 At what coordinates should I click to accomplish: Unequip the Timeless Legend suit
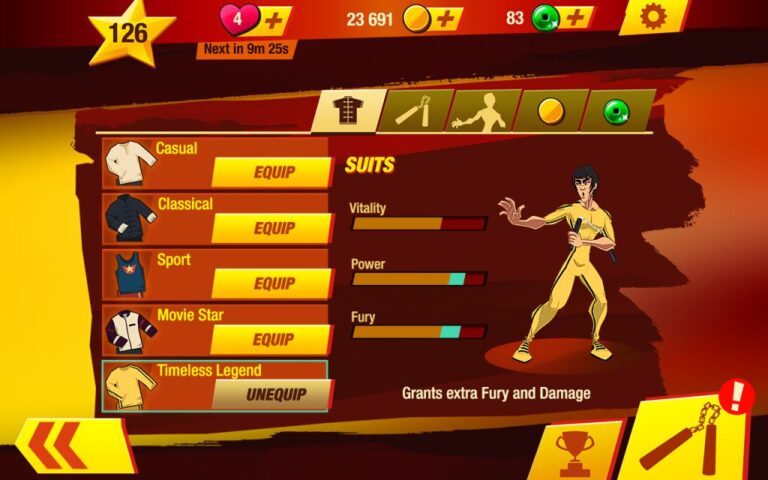point(274,395)
